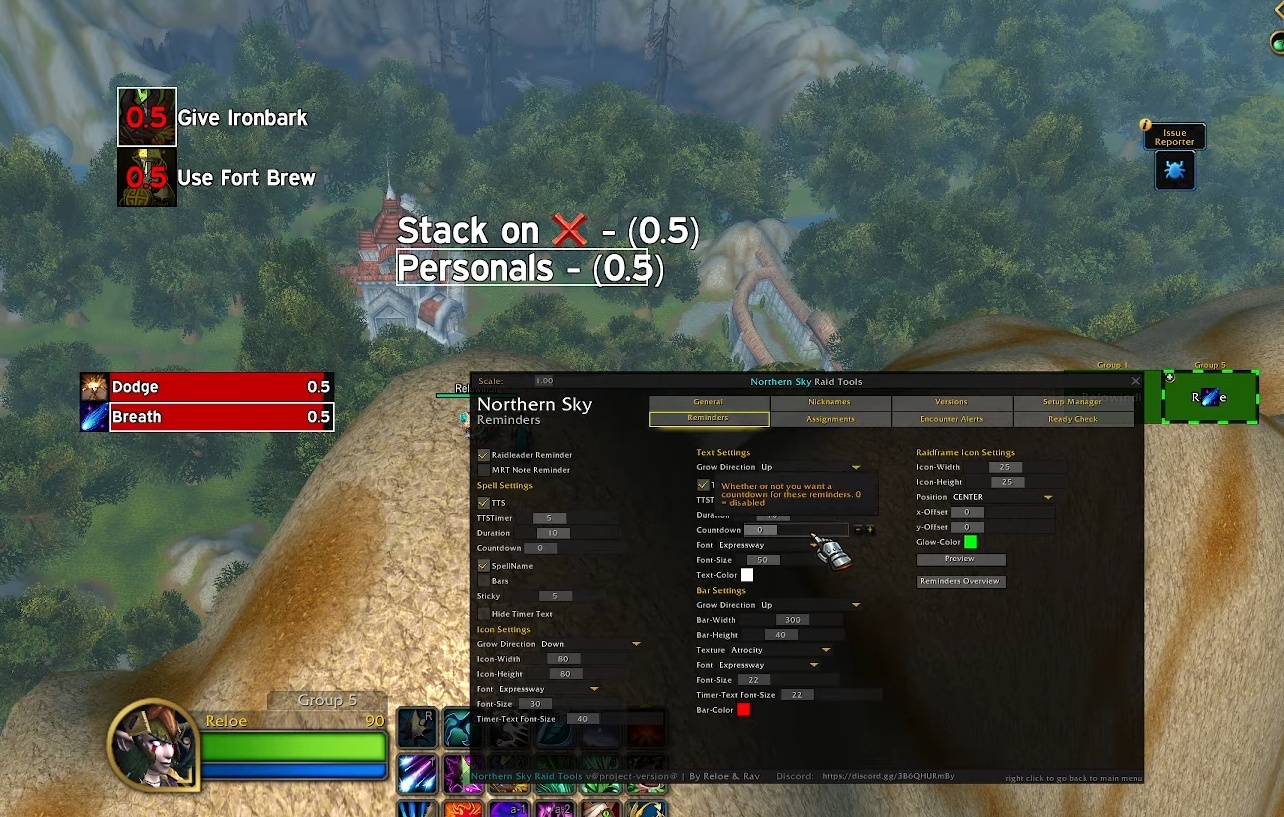Click the Preview button

click(960, 559)
